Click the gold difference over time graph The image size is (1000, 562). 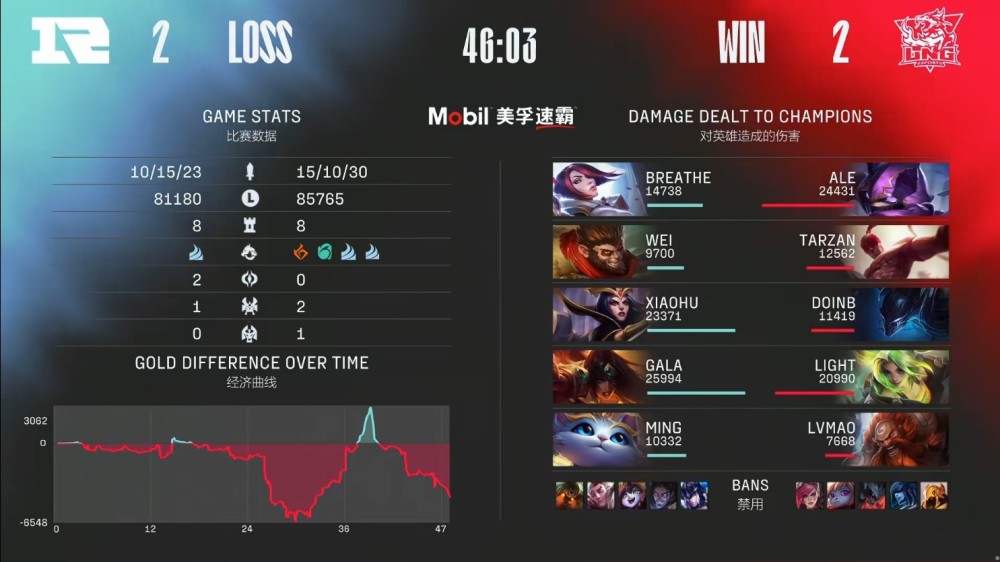252,463
